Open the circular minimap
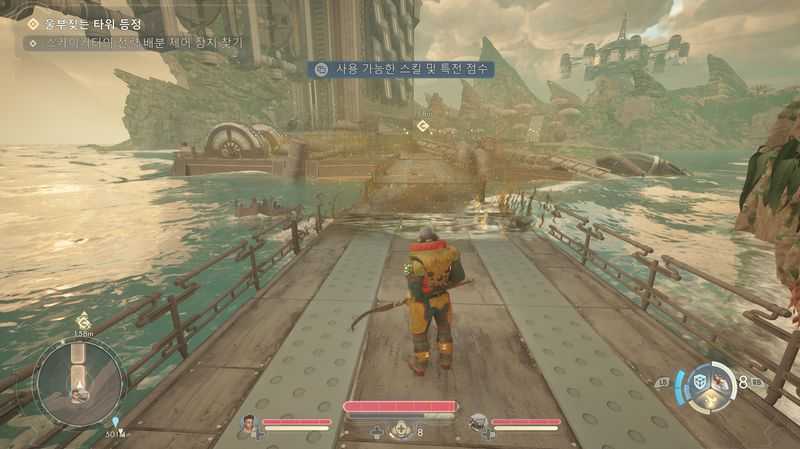The height and width of the screenshot is (449, 800). coord(79,380)
